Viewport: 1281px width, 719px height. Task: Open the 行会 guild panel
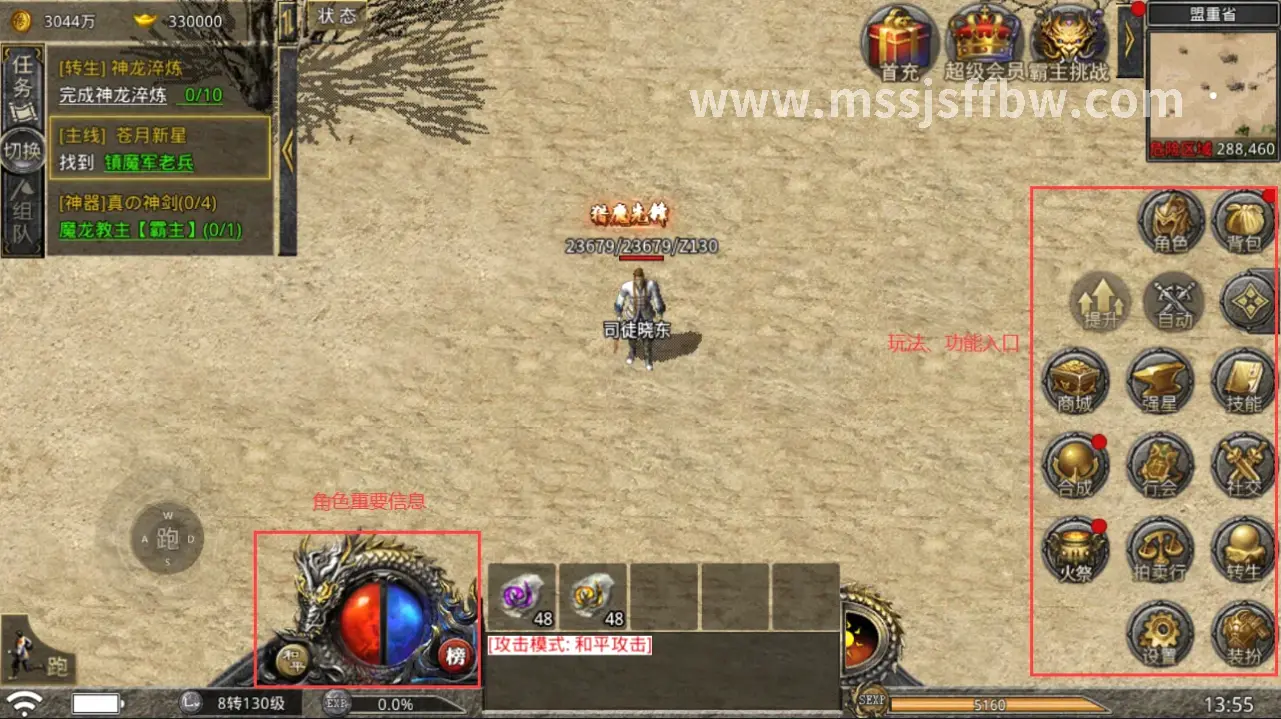1160,466
